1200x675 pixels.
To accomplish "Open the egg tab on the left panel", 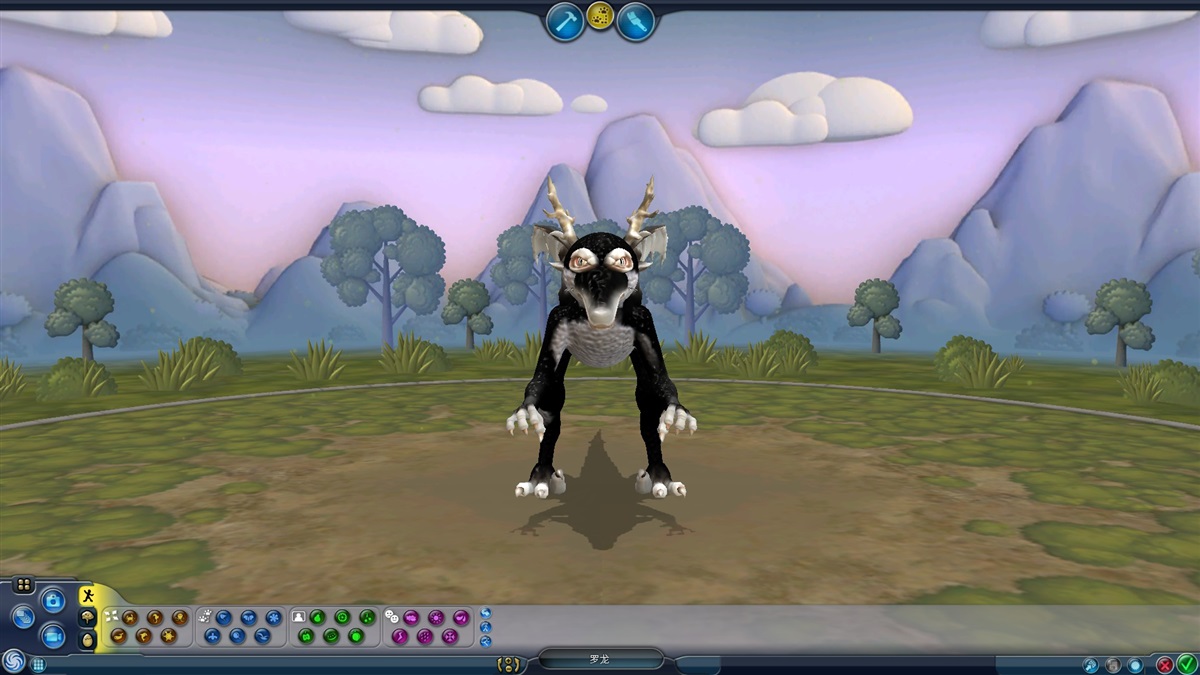I will pyautogui.click(x=88, y=639).
